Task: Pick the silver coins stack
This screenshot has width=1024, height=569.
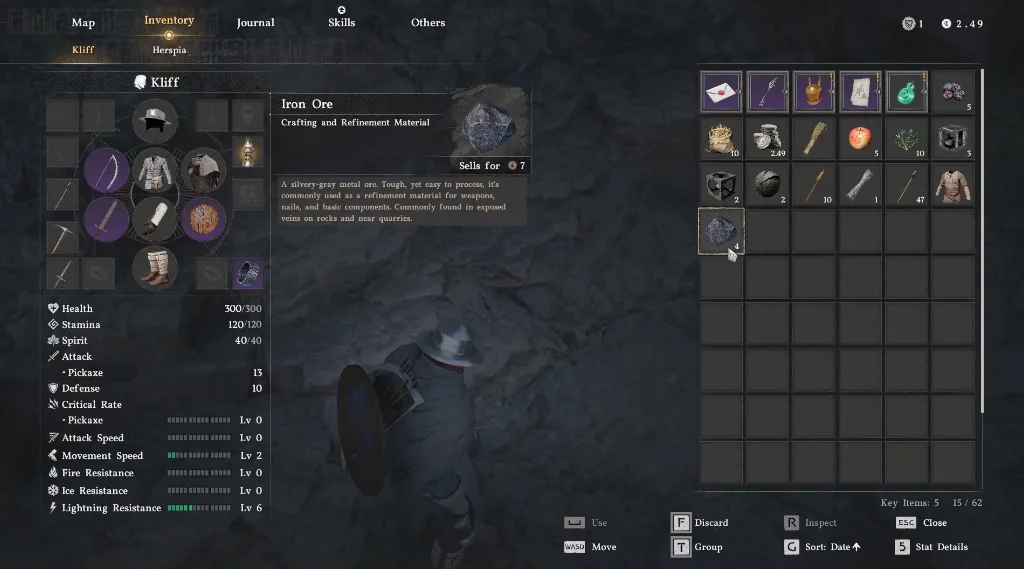Action: 767,139
